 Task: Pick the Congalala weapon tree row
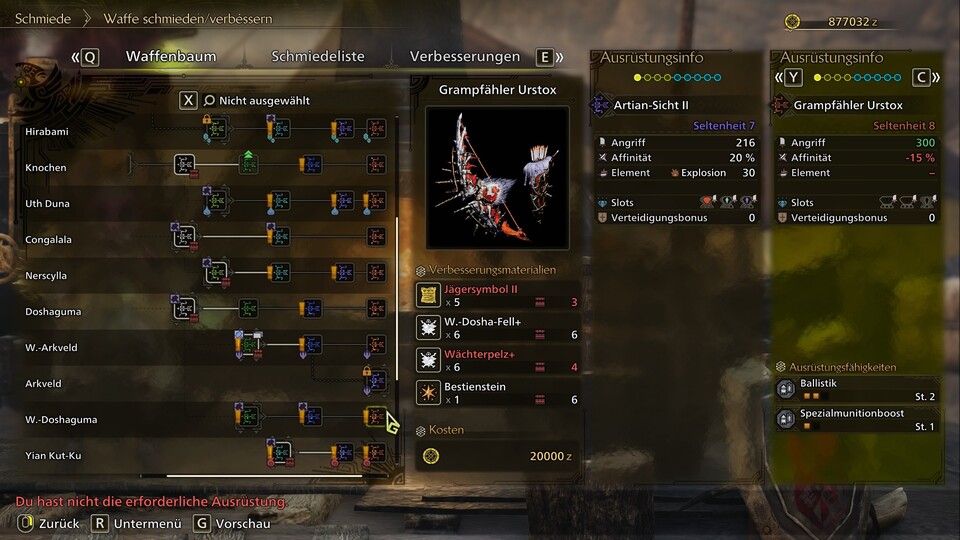[x=48, y=239]
